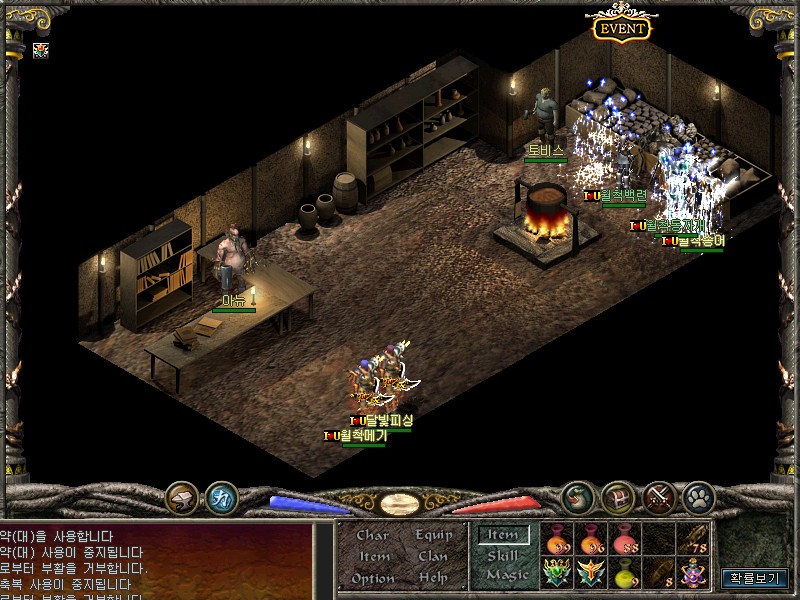Switch quickbar to the Skill tab

pos(503,555)
